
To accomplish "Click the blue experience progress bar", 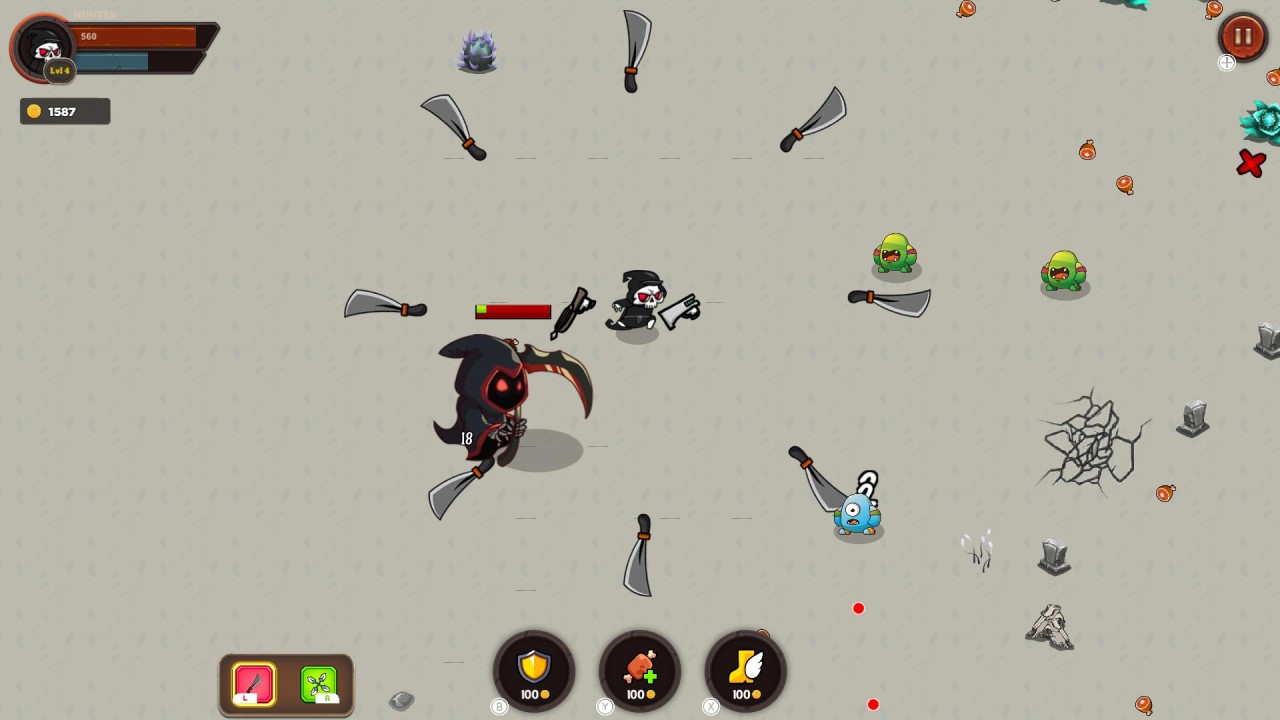I will 115,62.
